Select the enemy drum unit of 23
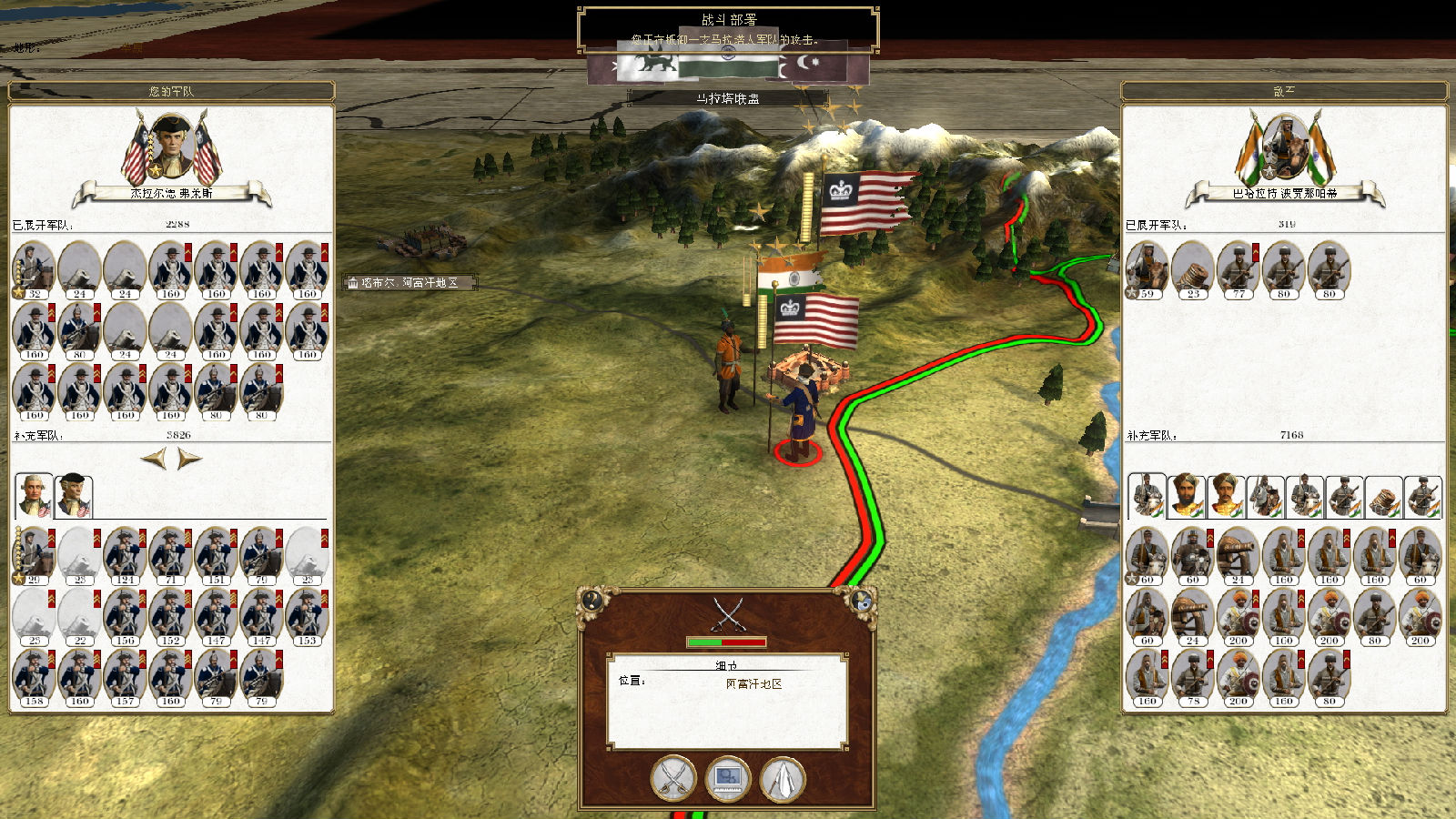 tap(1192, 269)
